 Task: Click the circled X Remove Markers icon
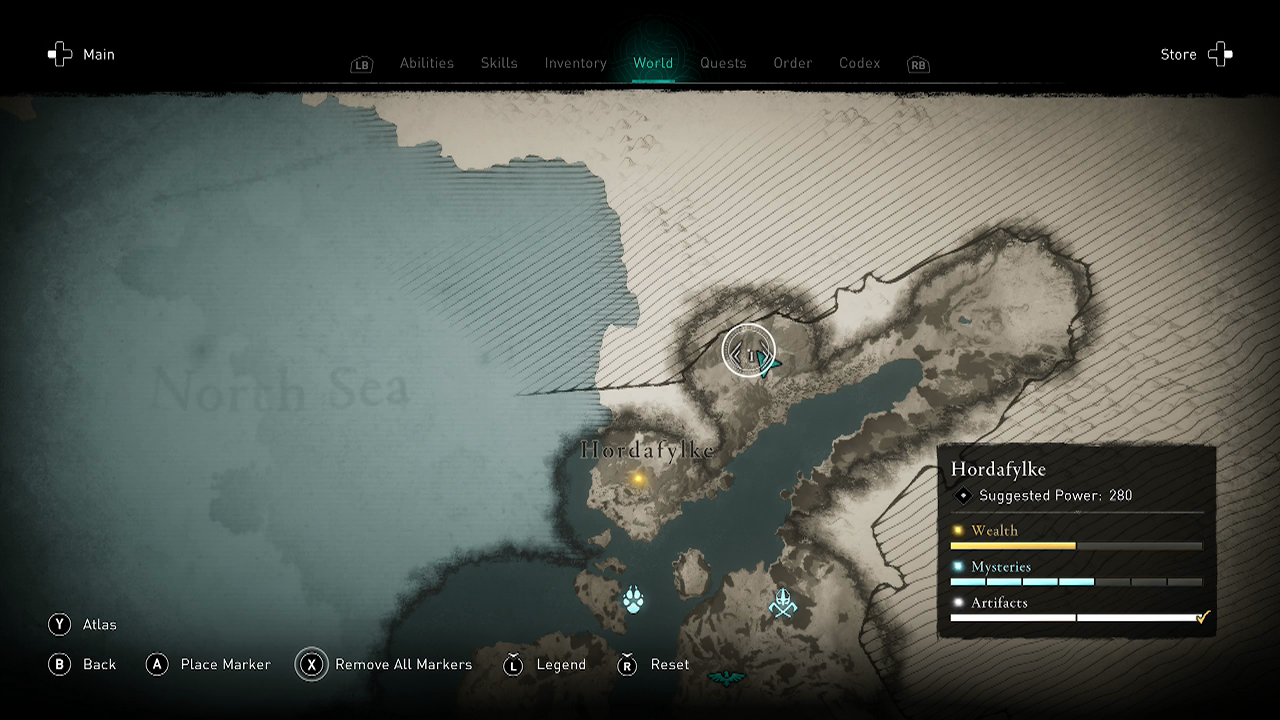pos(311,664)
